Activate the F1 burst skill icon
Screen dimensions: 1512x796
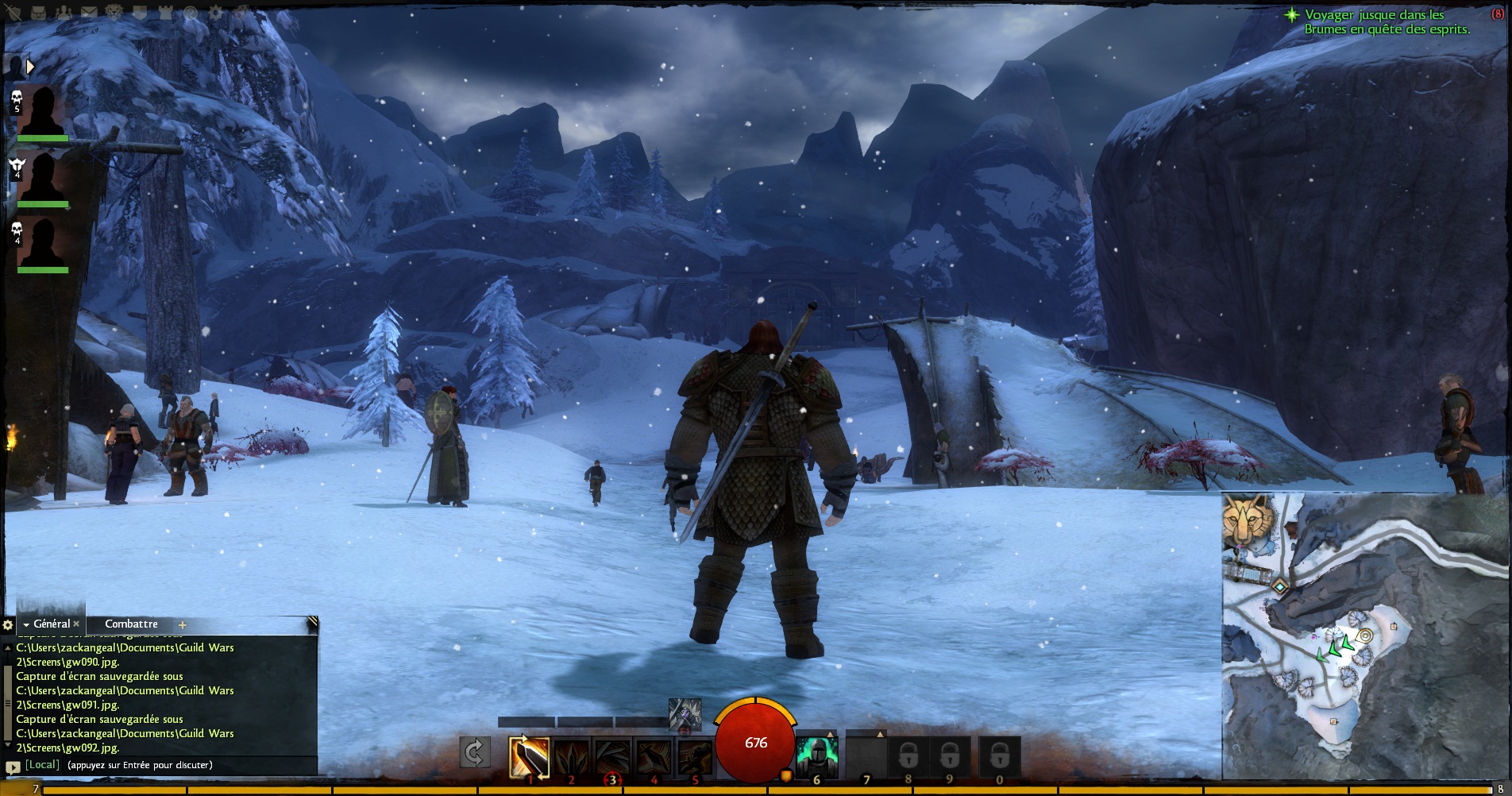point(685,714)
